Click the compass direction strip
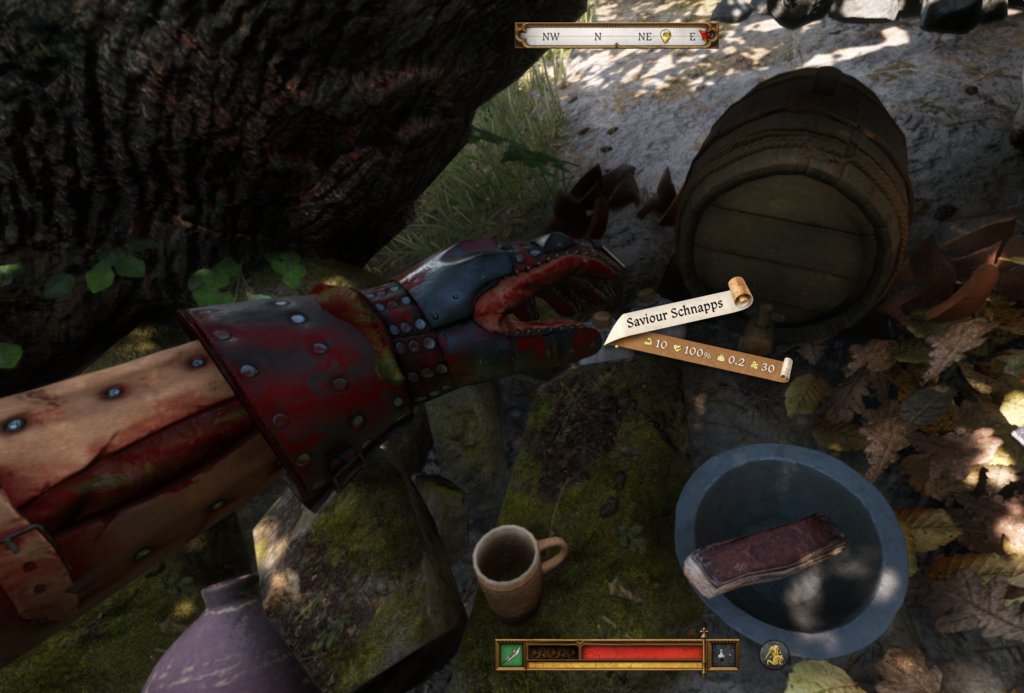 click(600, 36)
